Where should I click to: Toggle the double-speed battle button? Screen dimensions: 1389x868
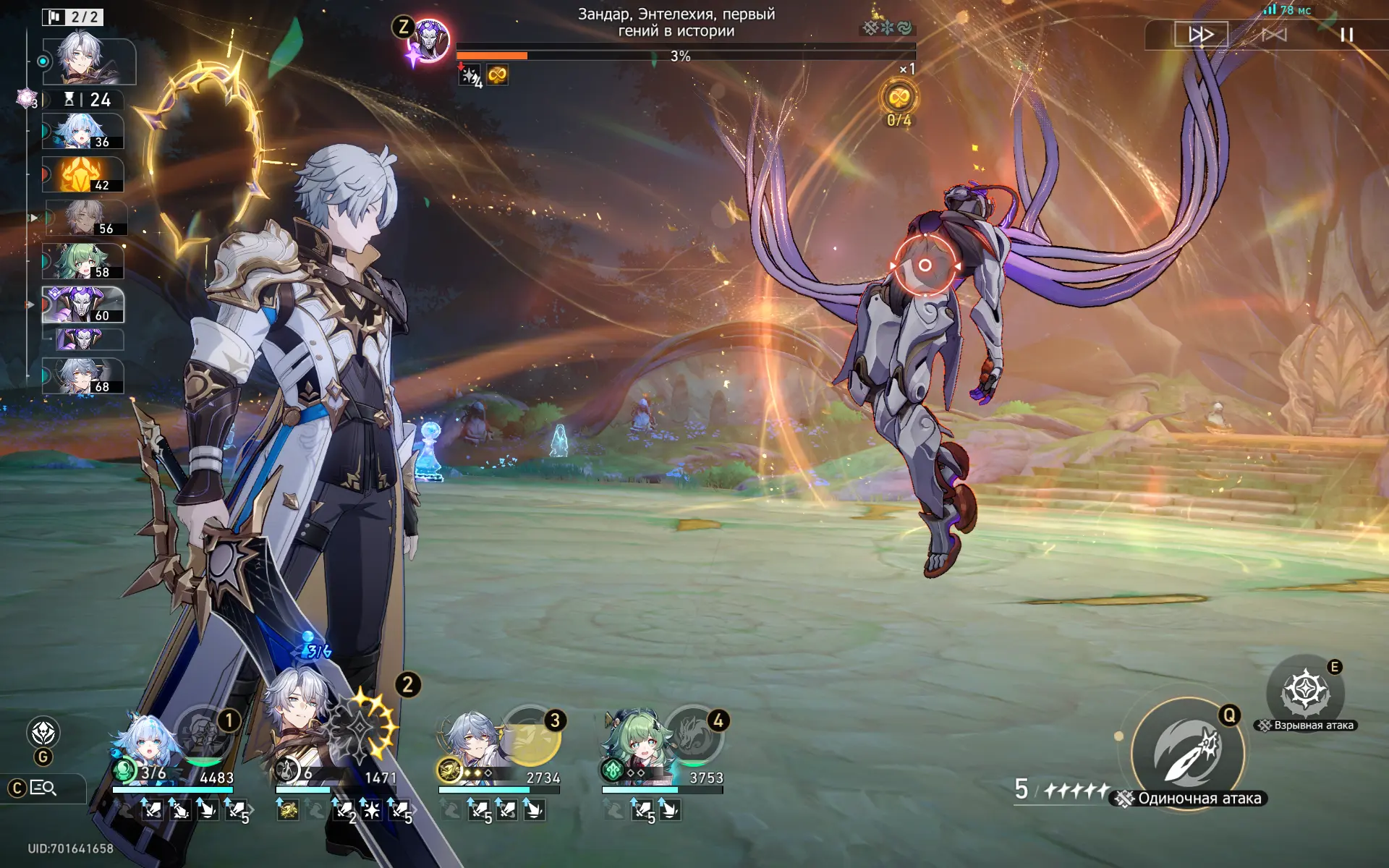[x=1201, y=35]
